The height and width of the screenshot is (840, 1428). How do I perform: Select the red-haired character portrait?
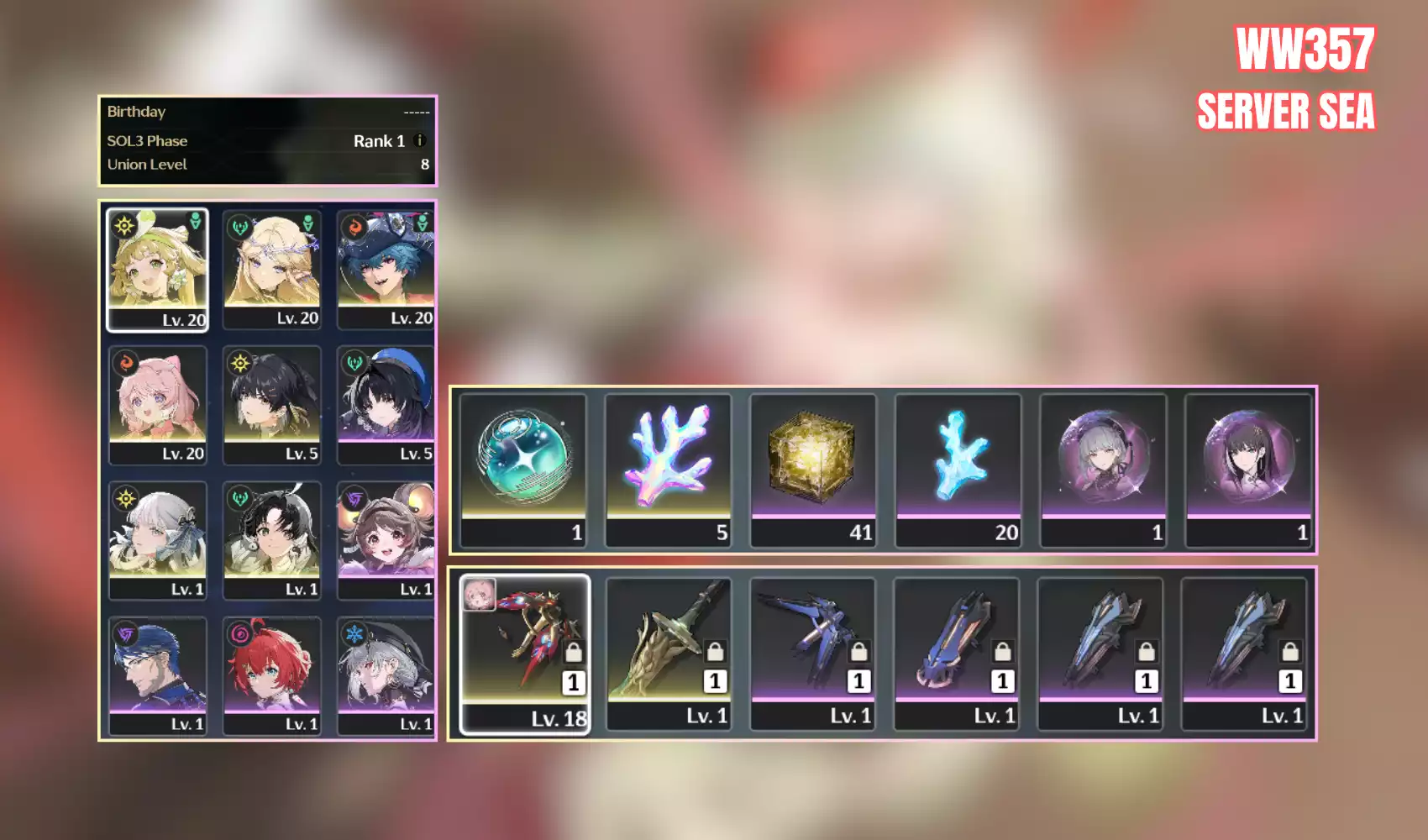(x=271, y=675)
